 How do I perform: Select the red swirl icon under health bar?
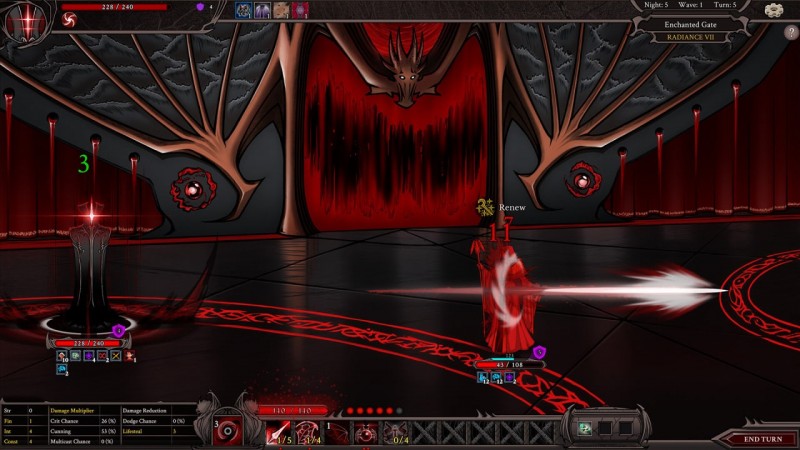pos(73,20)
